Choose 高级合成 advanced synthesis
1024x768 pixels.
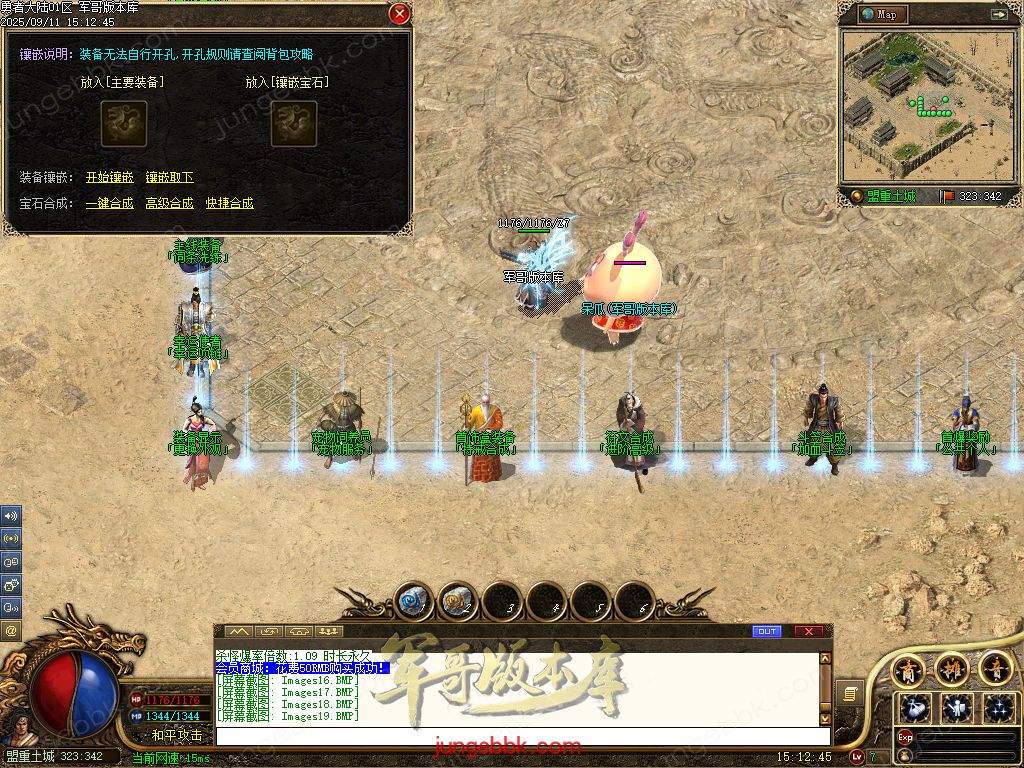click(169, 203)
